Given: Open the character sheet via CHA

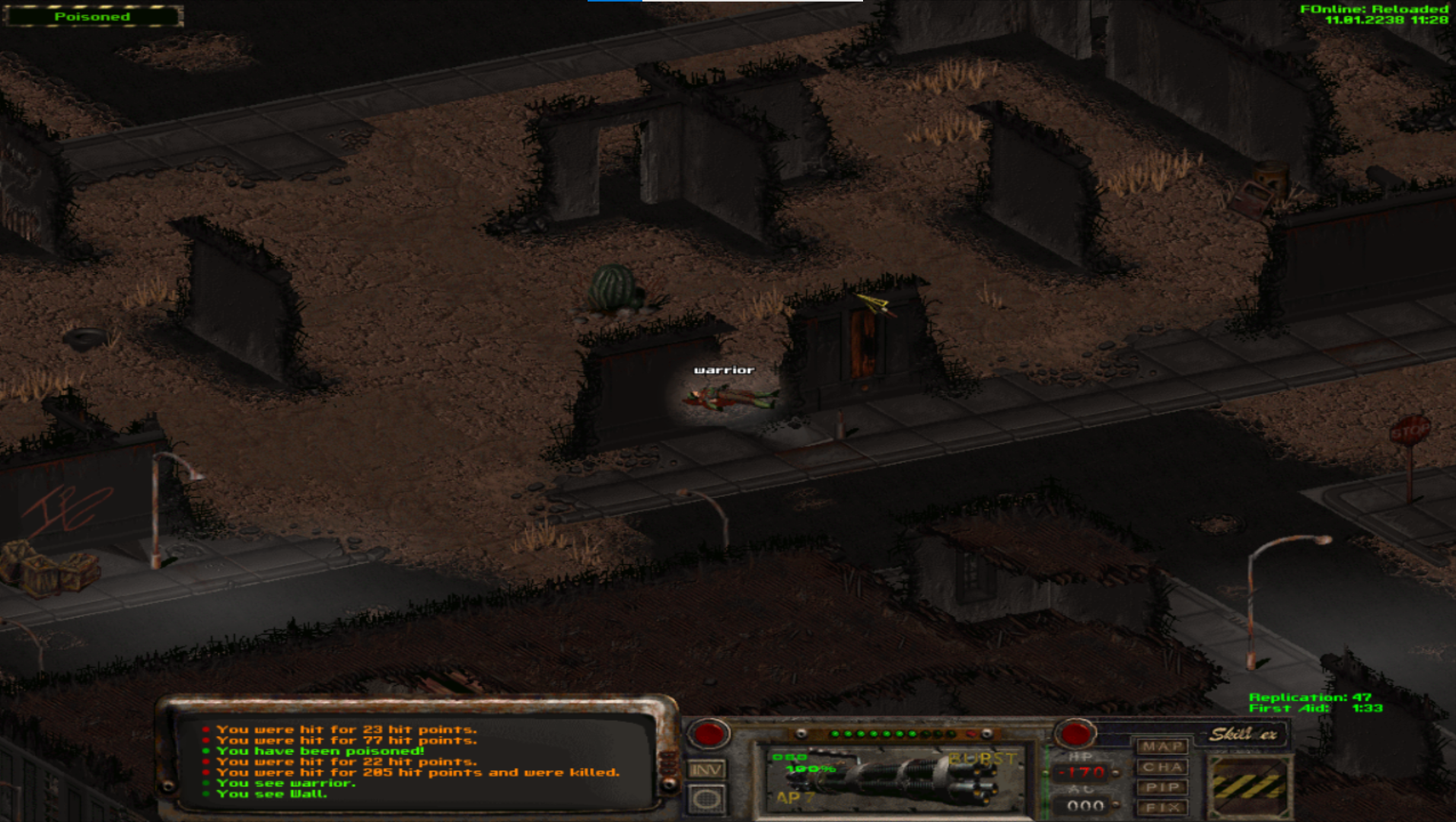Looking at the screenshot, I should tap(1161, 767).
